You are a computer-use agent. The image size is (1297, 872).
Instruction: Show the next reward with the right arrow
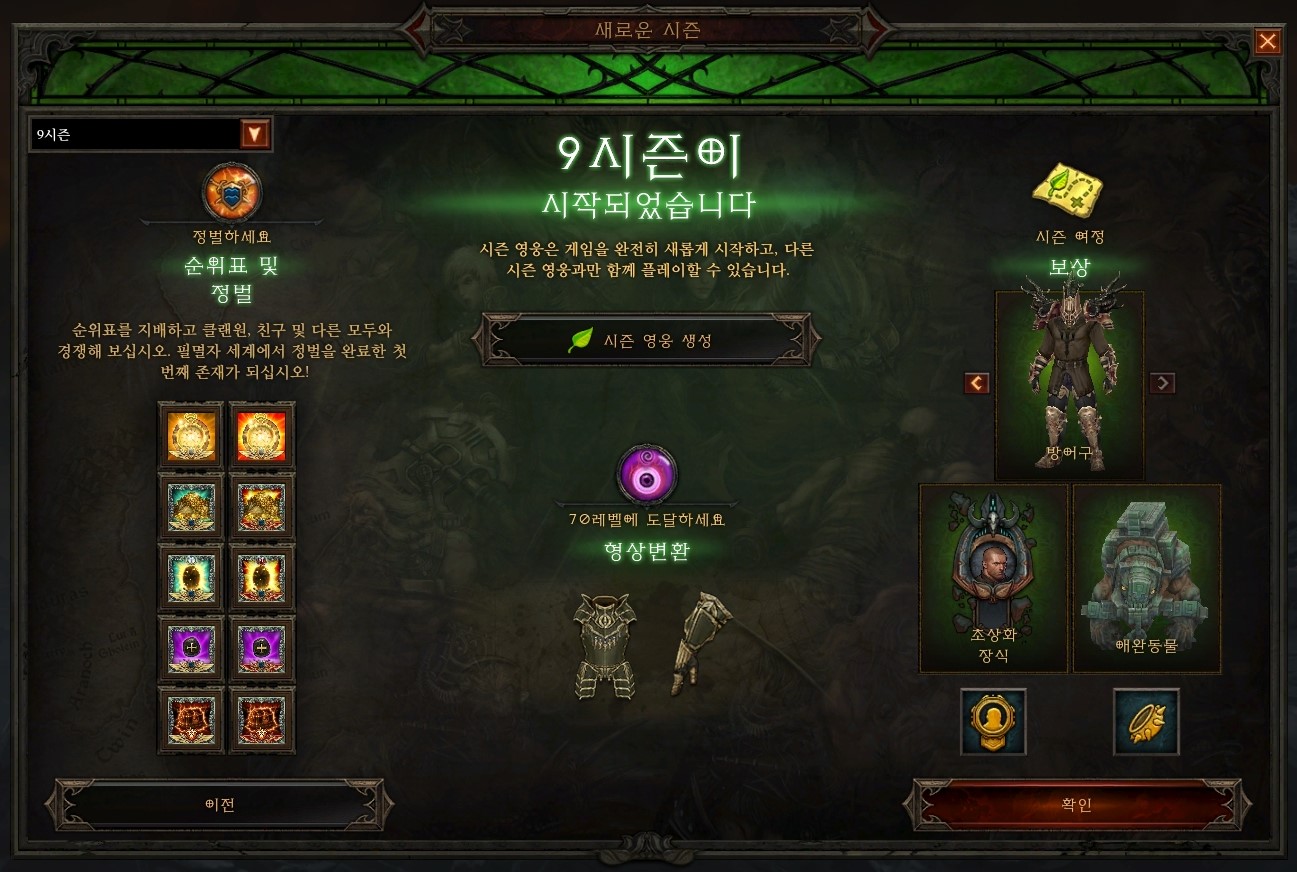click(1162, 383)
